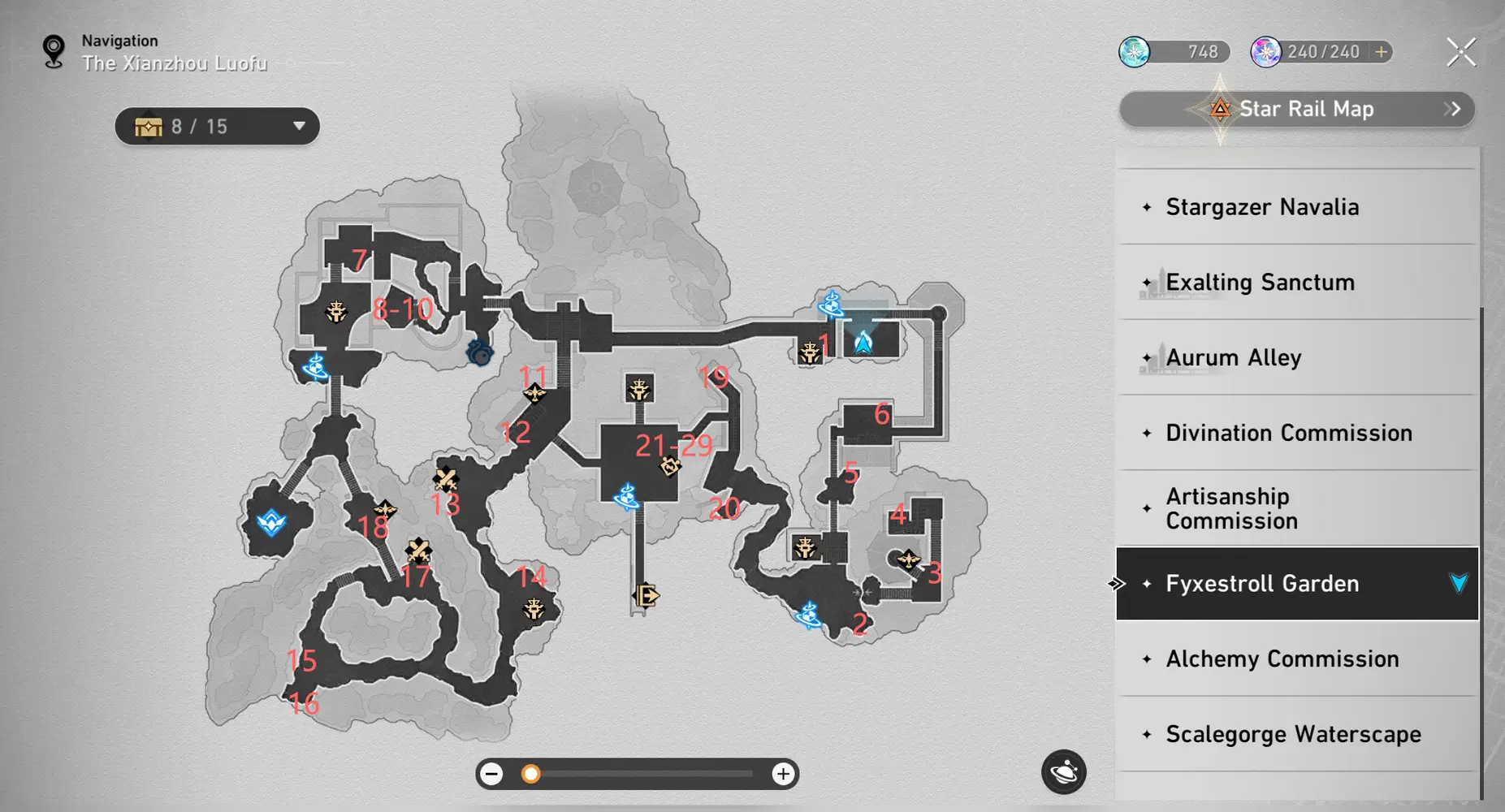Open the Star Rail Map
The height and width of the screenshot is (812, 1505).
point(1296,109)
